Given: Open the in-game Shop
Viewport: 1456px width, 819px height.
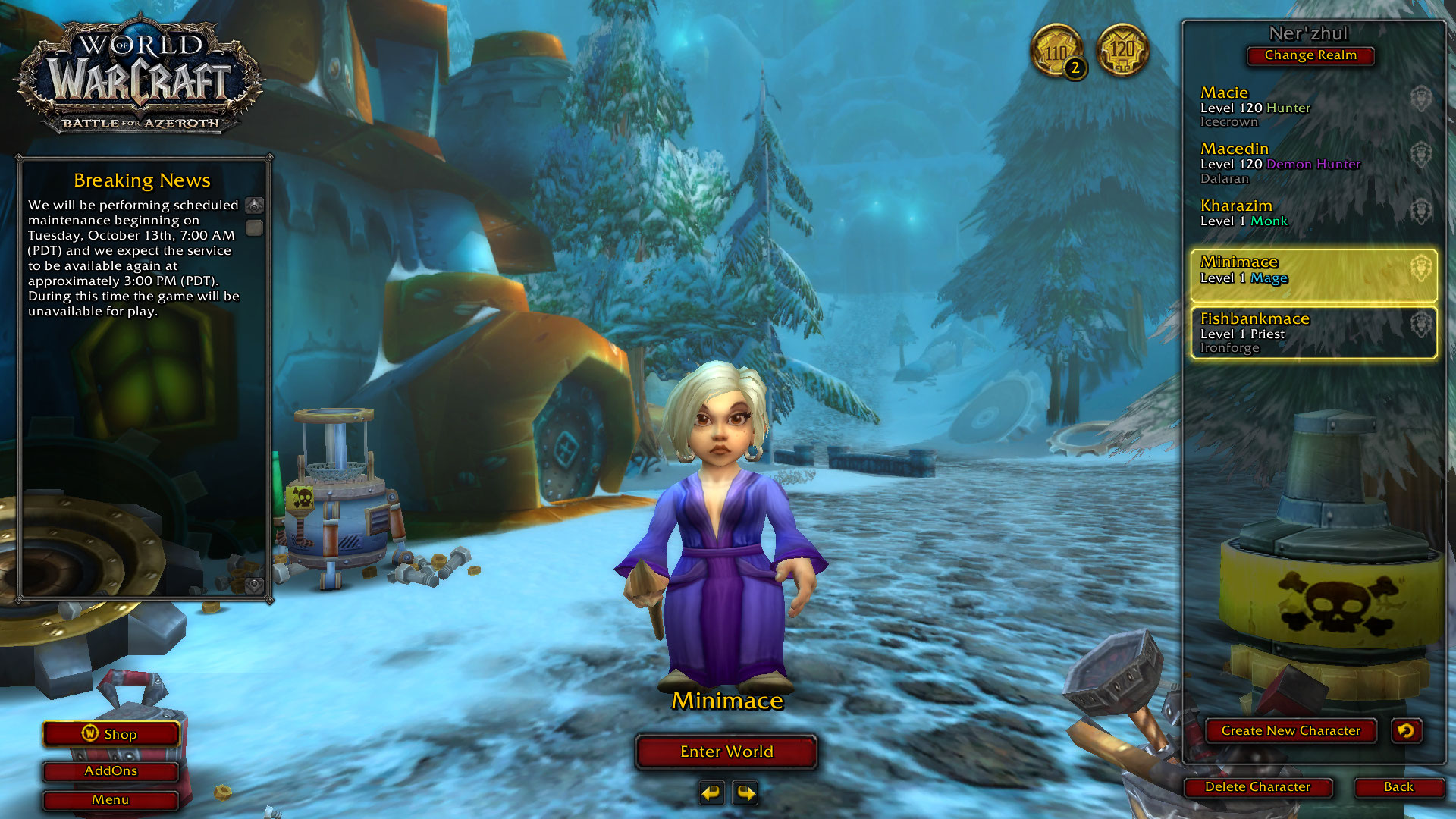Looking at the screenshot, I should coord(111,734).
